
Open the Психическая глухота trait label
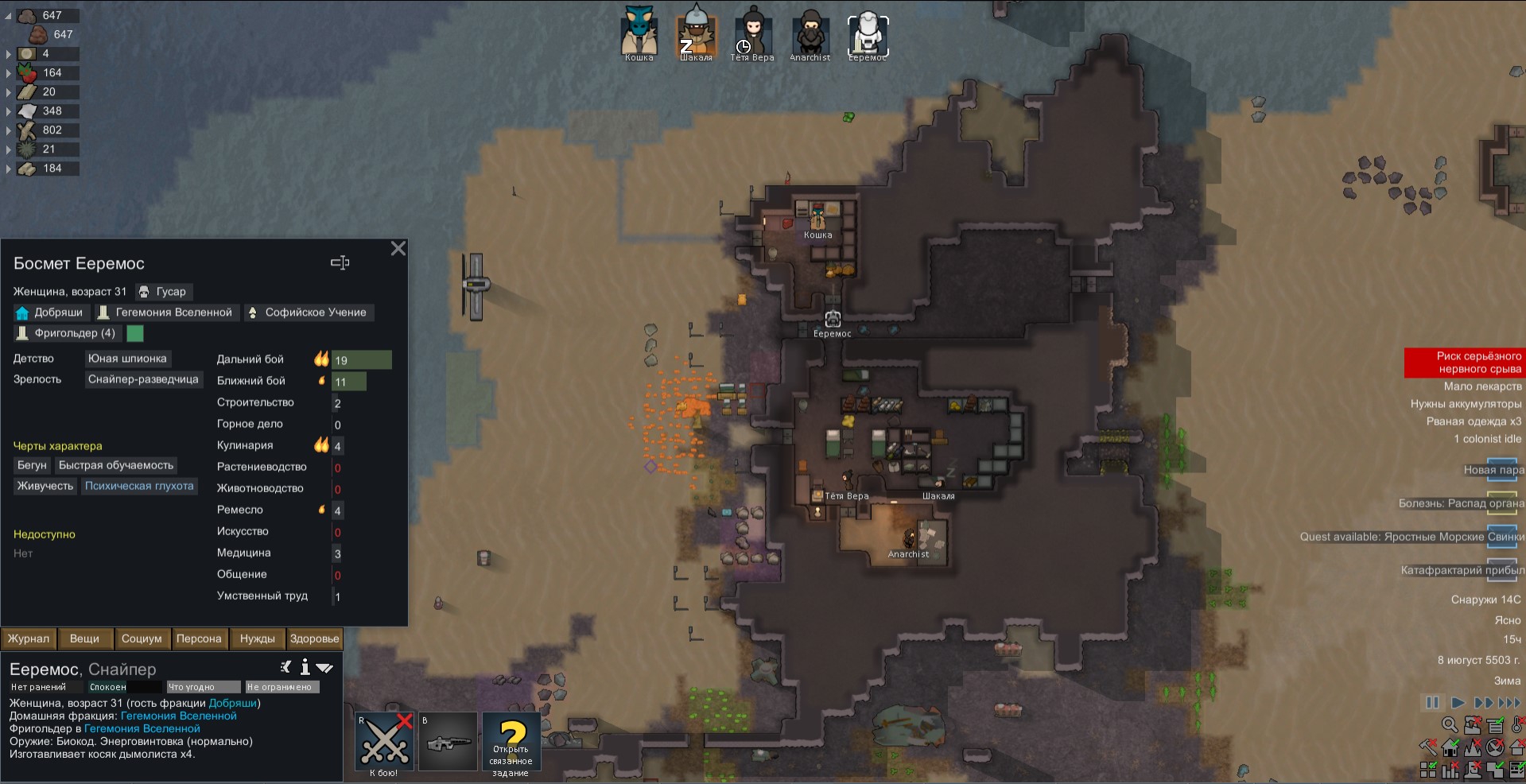[139, 486]
